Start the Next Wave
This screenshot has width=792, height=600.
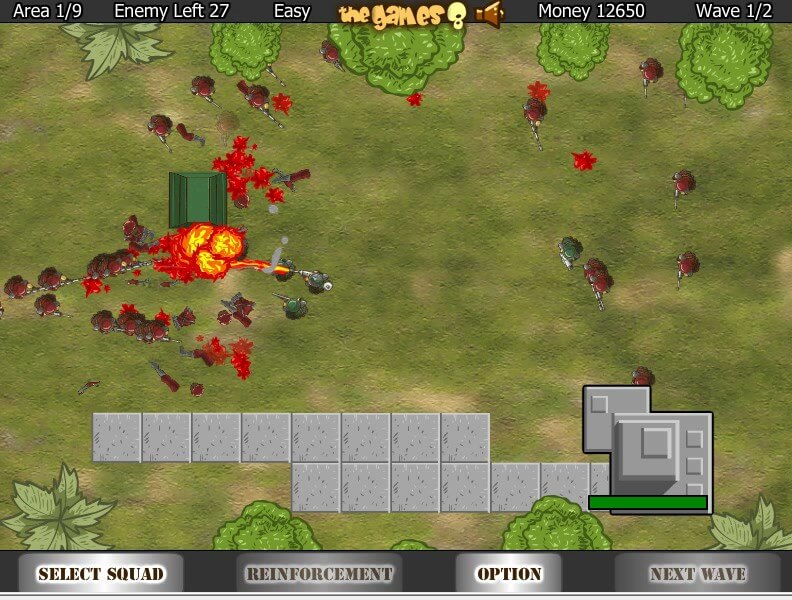pos(697,574)
